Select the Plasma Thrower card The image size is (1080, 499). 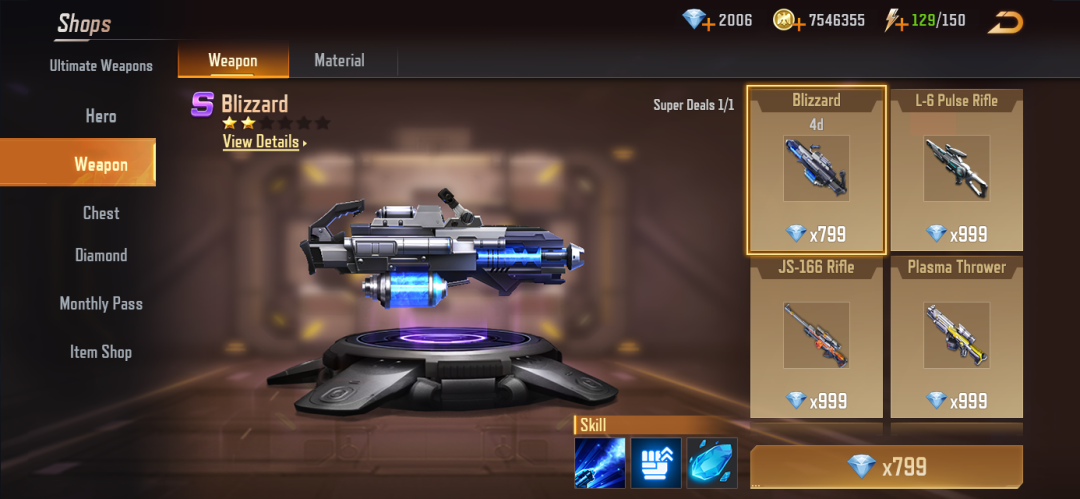[x=956, y=337]
